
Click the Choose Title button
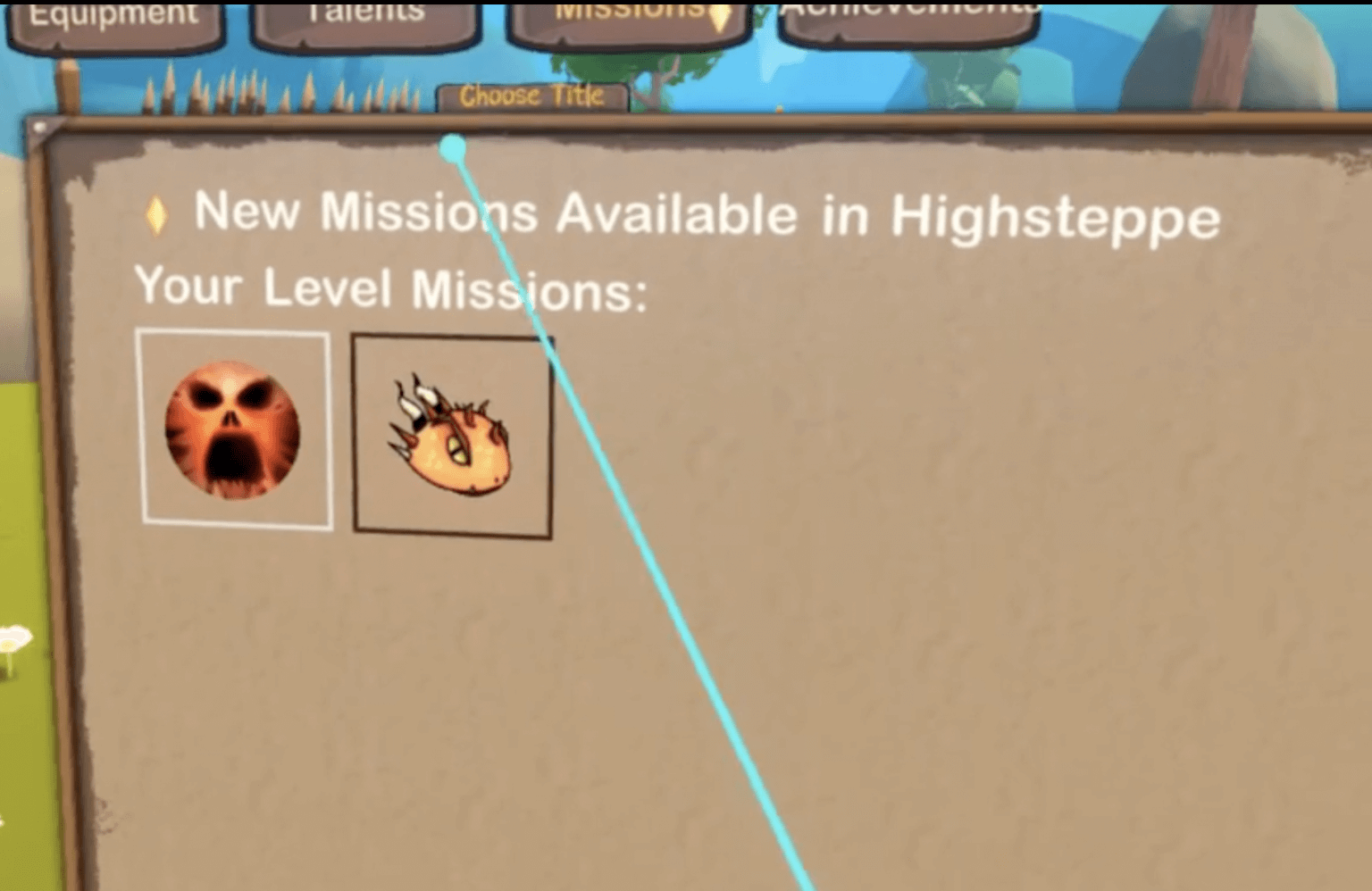532,95
